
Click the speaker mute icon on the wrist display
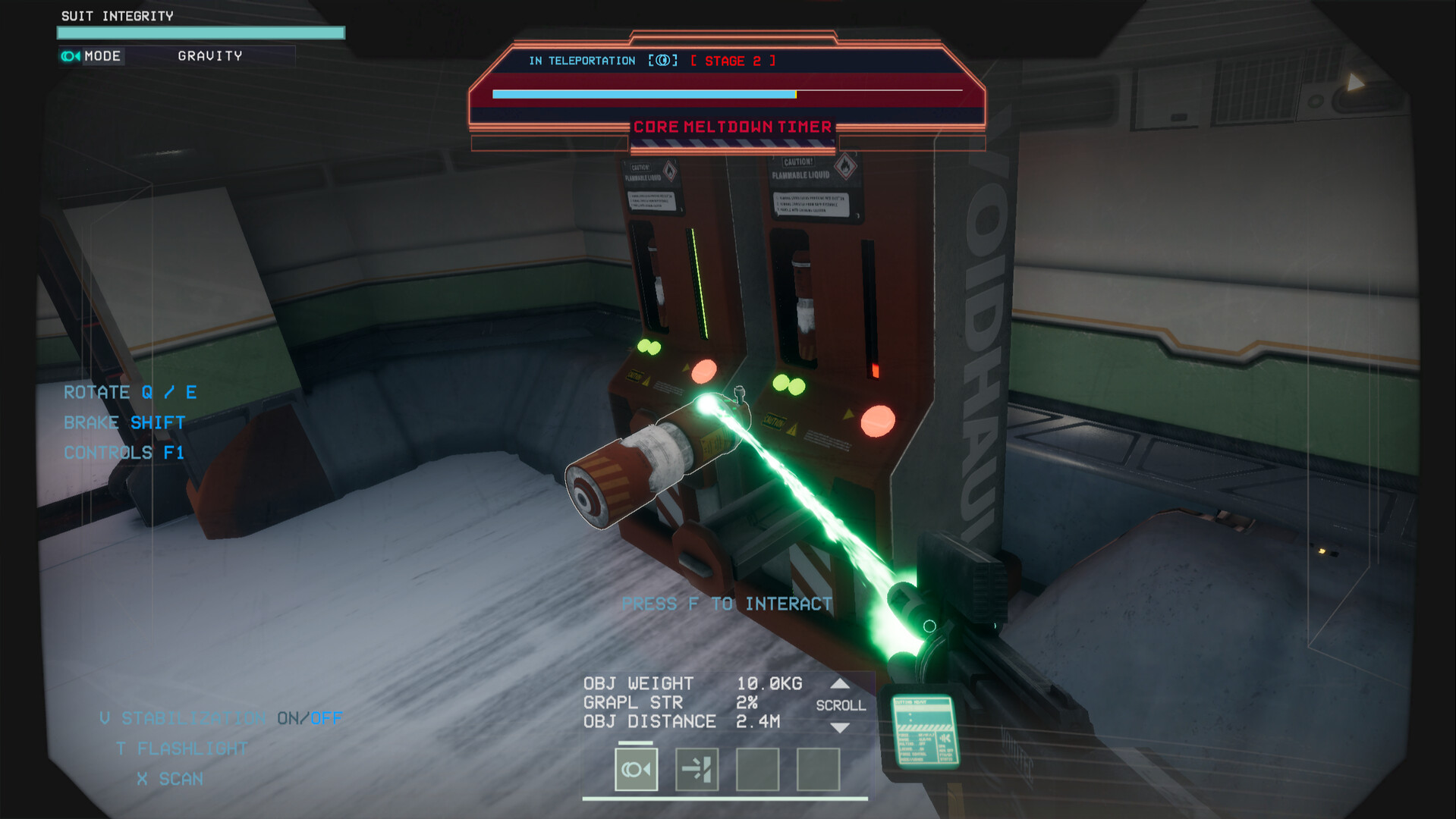tap(947, 738)
